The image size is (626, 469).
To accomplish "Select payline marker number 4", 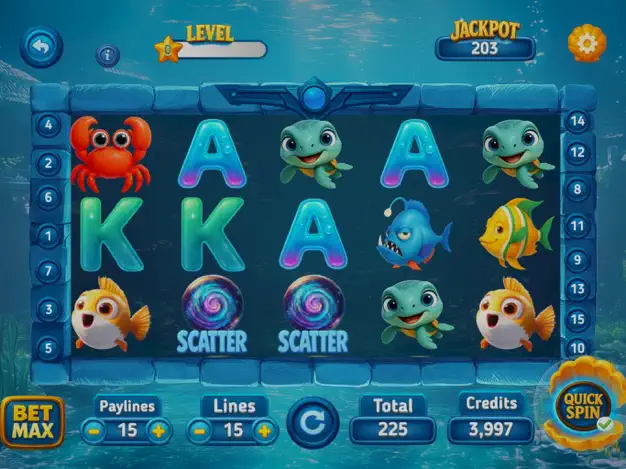I will (x=48, y=126).
